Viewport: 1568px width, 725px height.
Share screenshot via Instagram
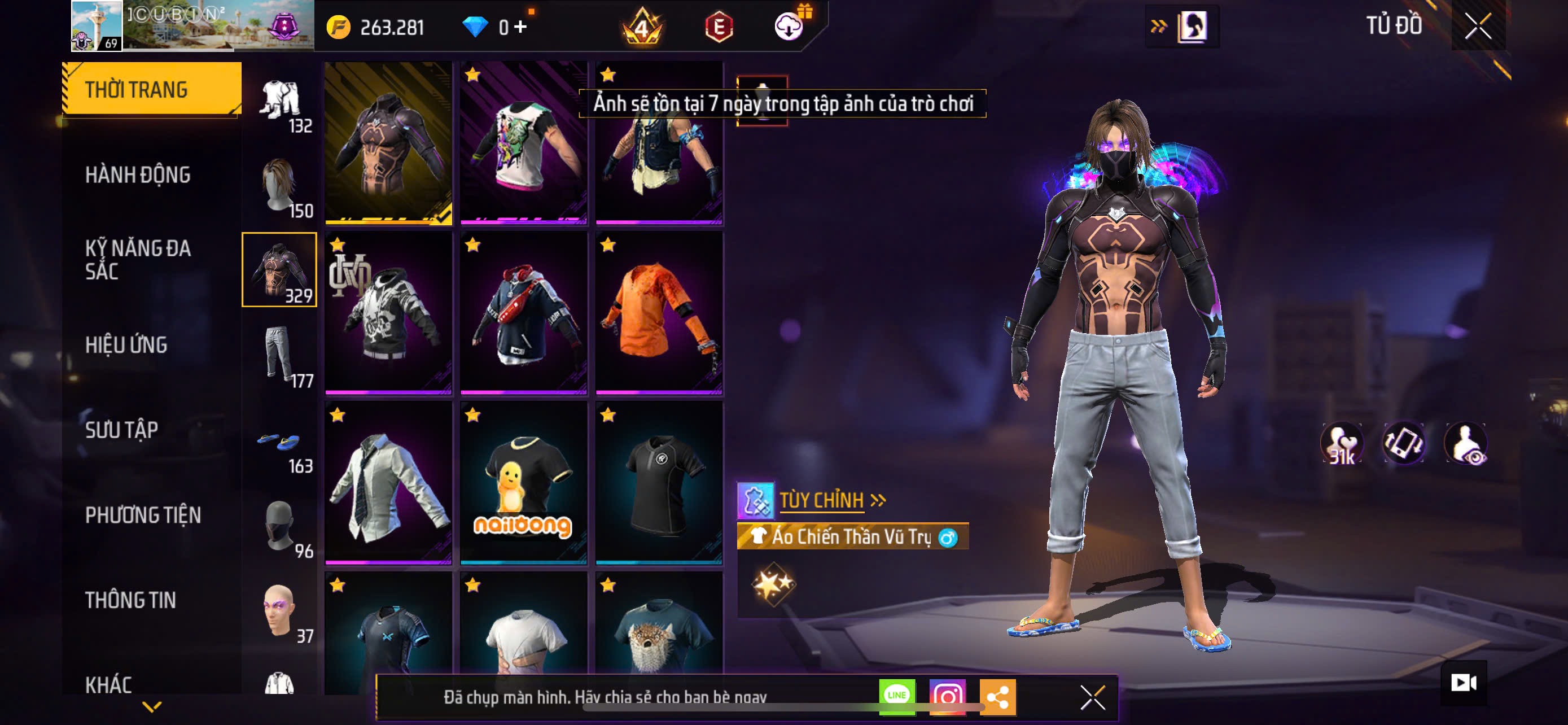click(x=947, y=696)
